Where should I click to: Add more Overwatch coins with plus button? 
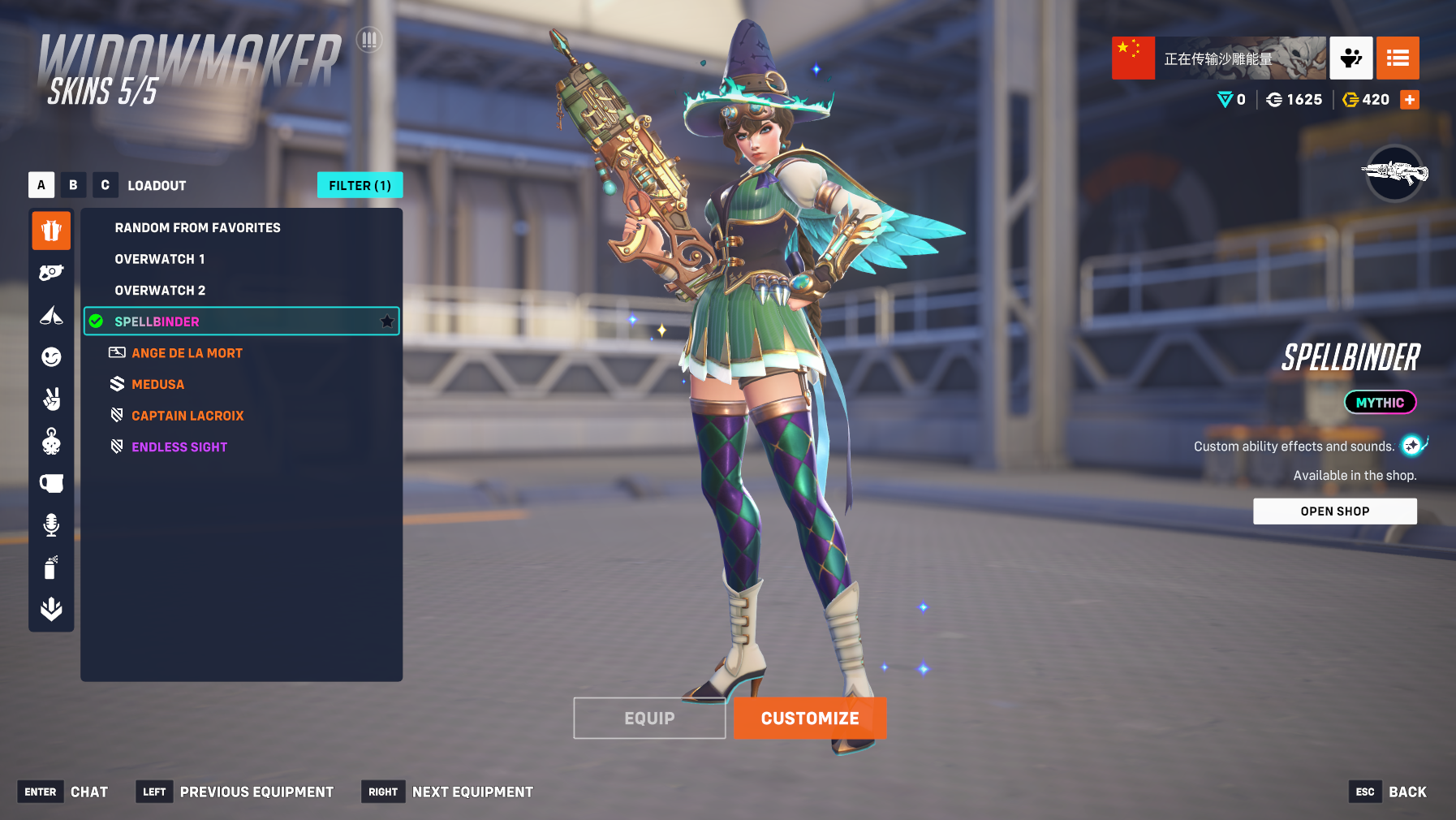1410,100
